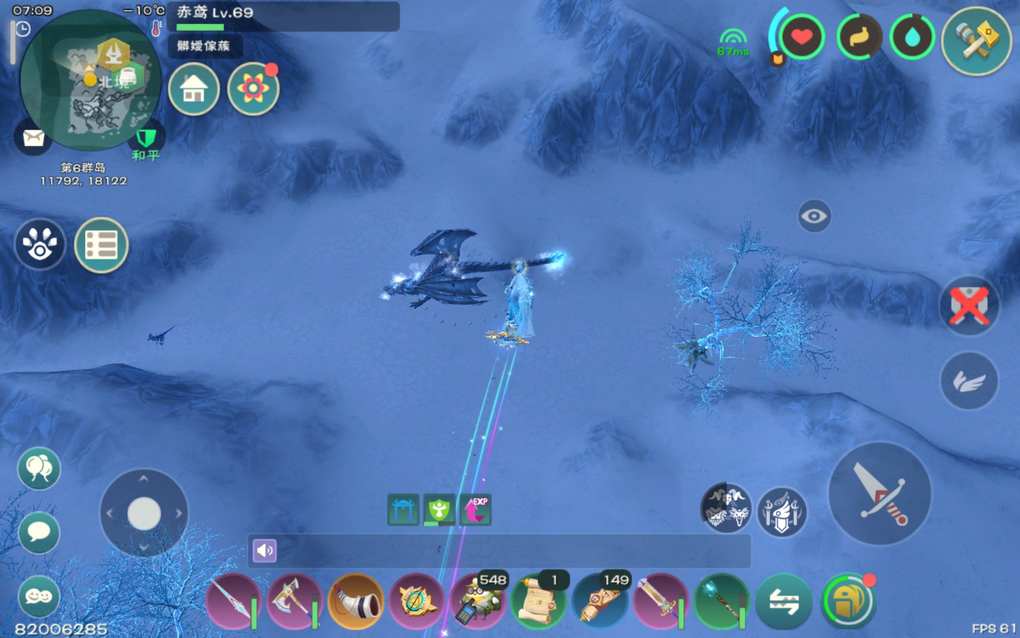
Task: Tap the sword attack button
Action: [x=880, y=493]
